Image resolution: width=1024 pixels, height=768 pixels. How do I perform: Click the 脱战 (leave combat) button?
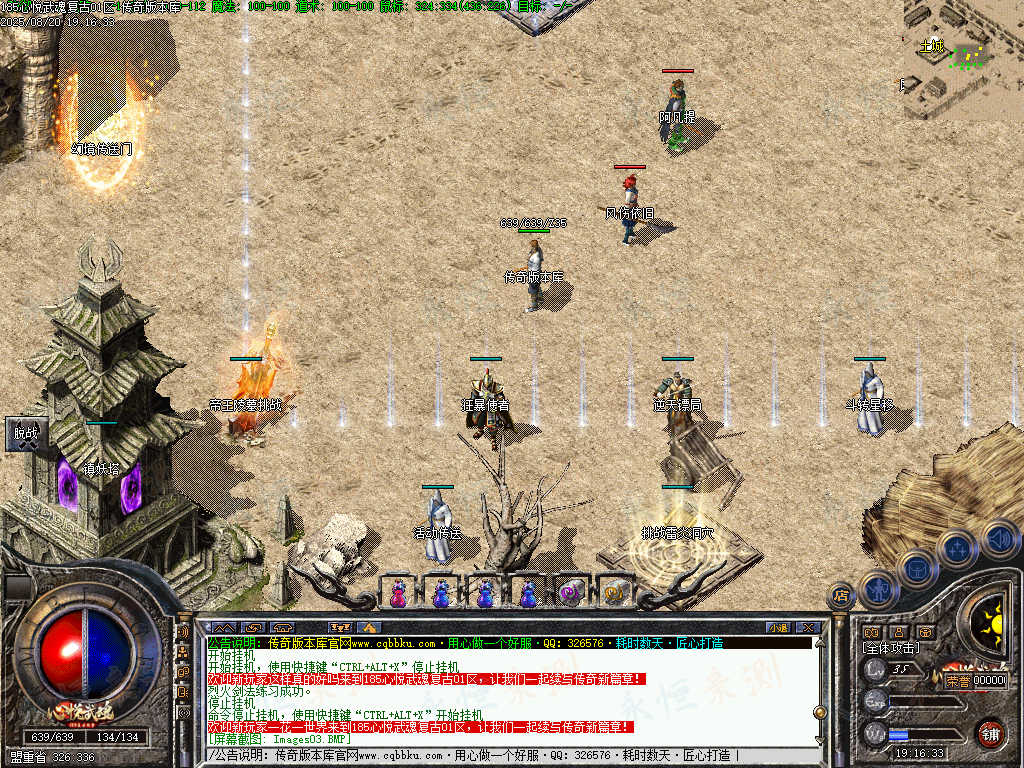pos(24,434)
